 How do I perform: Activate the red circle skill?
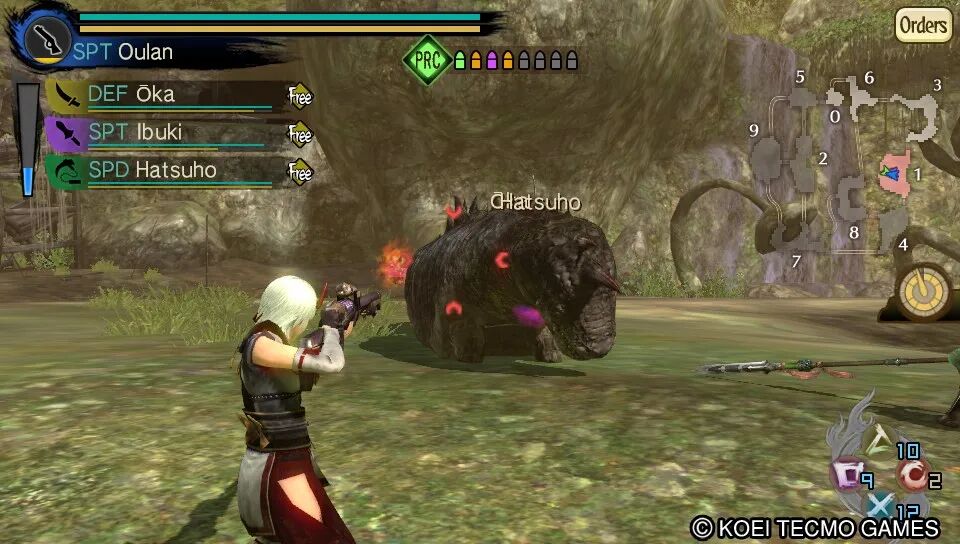point(910,473)
